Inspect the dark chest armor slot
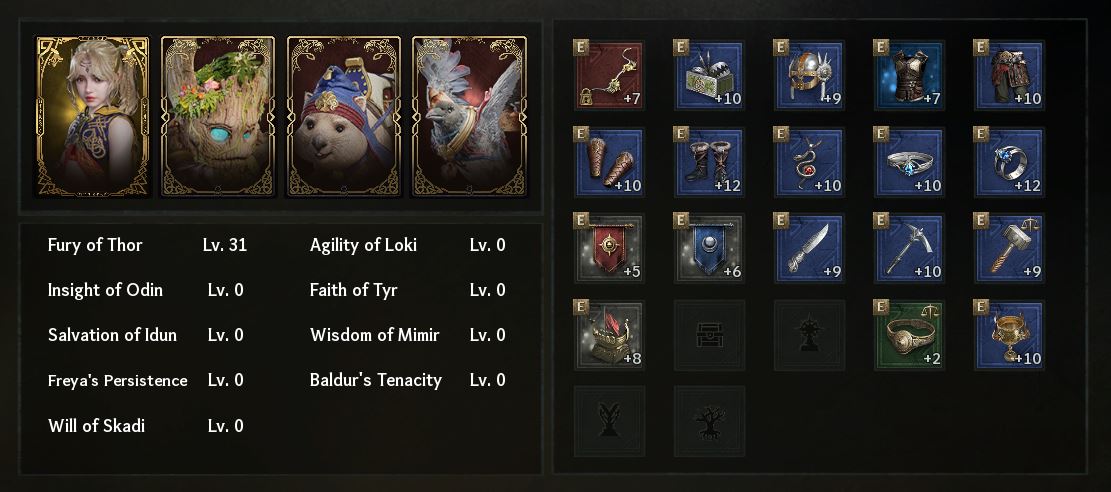This screenshot has width=1111, height=492. (x=909, y=75)
